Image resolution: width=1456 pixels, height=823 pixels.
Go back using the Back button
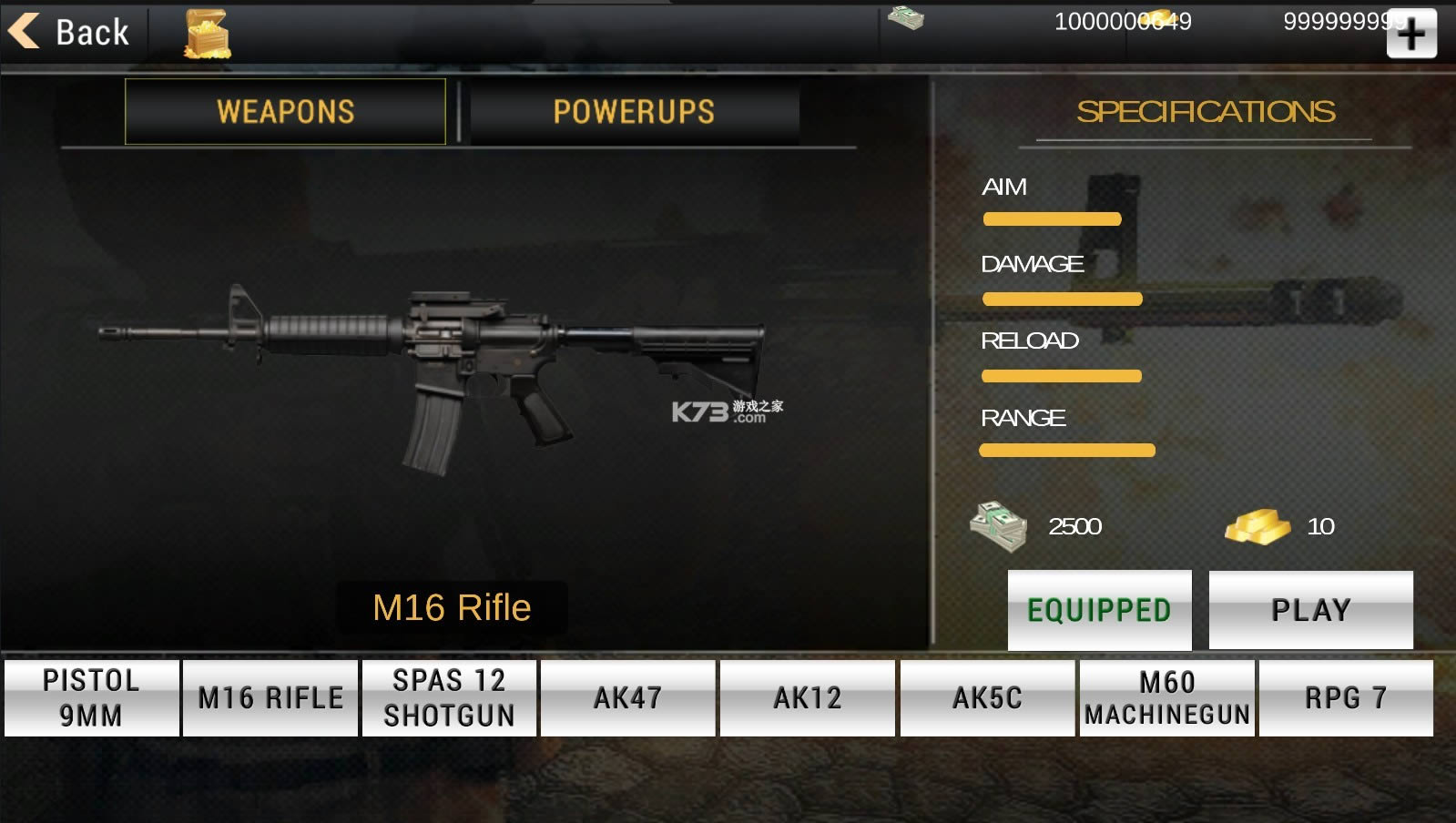(70, 32)
